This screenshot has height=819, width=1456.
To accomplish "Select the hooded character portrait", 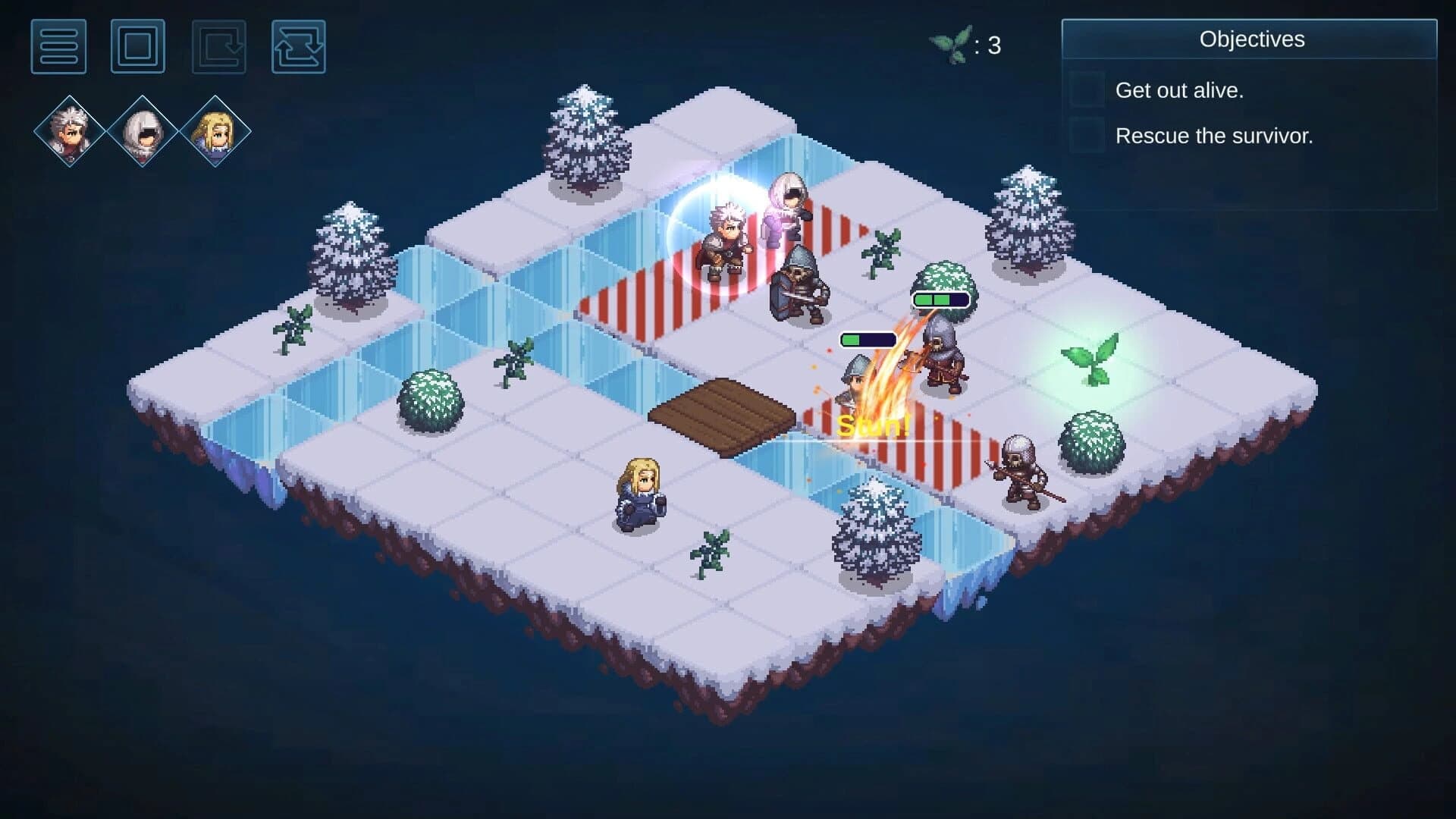I will point(142,130).
